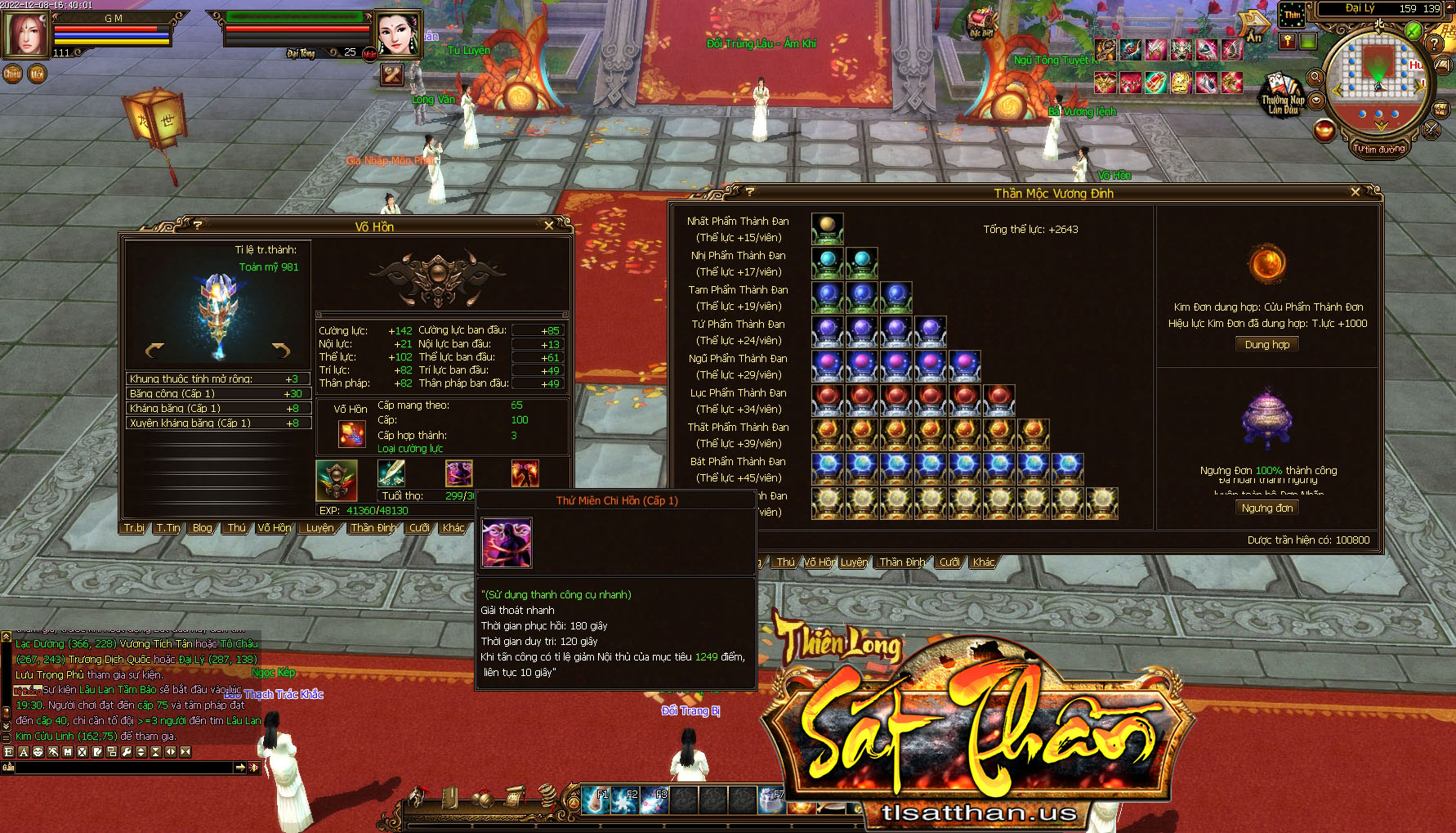
Task: Select the Blog tab
Action: [x=203, y=528]
